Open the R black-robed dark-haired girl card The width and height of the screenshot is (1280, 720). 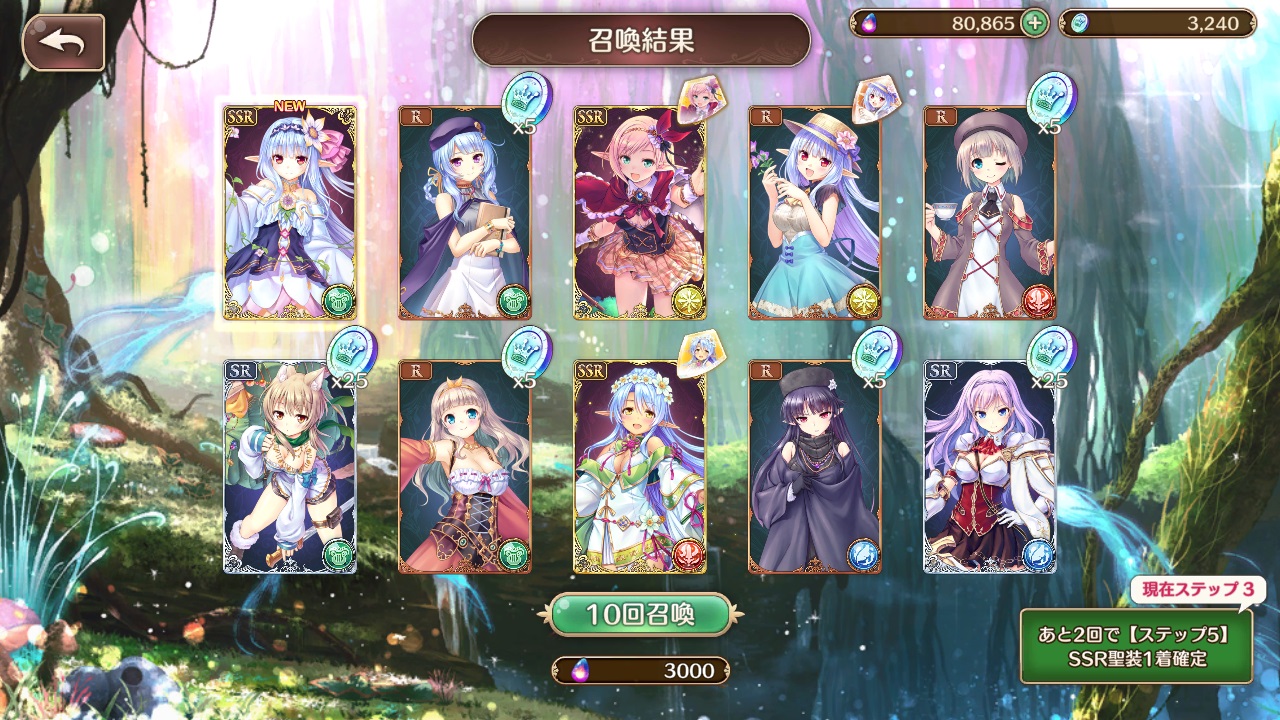click(x=814, y=466)
